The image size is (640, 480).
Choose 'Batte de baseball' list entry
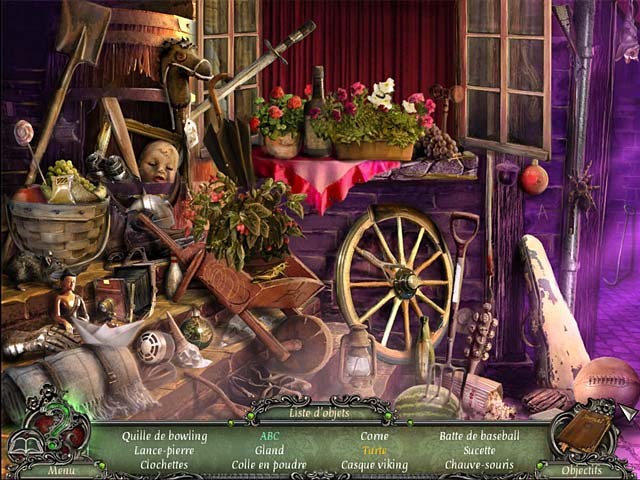tap(479, 436)
